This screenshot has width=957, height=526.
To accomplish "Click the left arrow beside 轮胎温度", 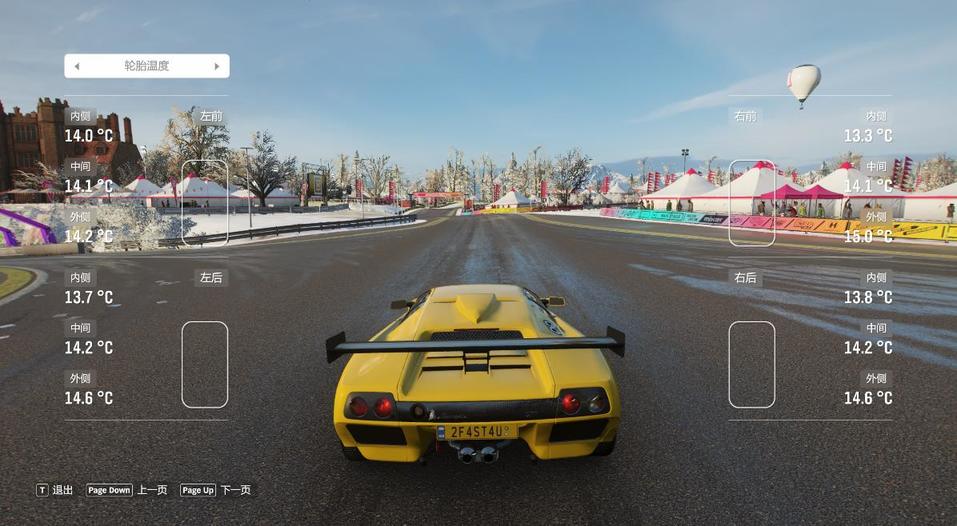I will tap(77, 66).
